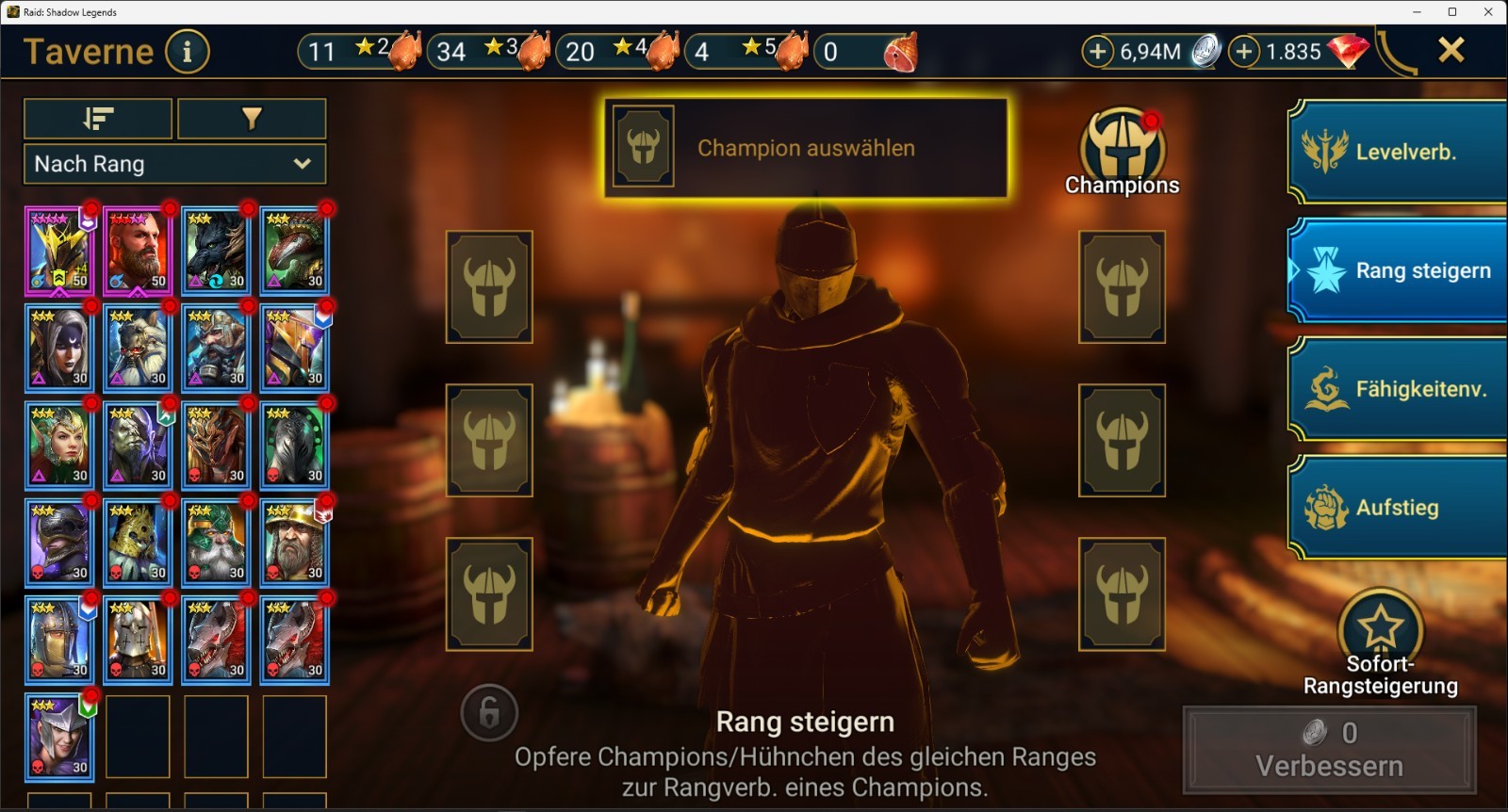Click the Verbessern button

click(1329, 750)
